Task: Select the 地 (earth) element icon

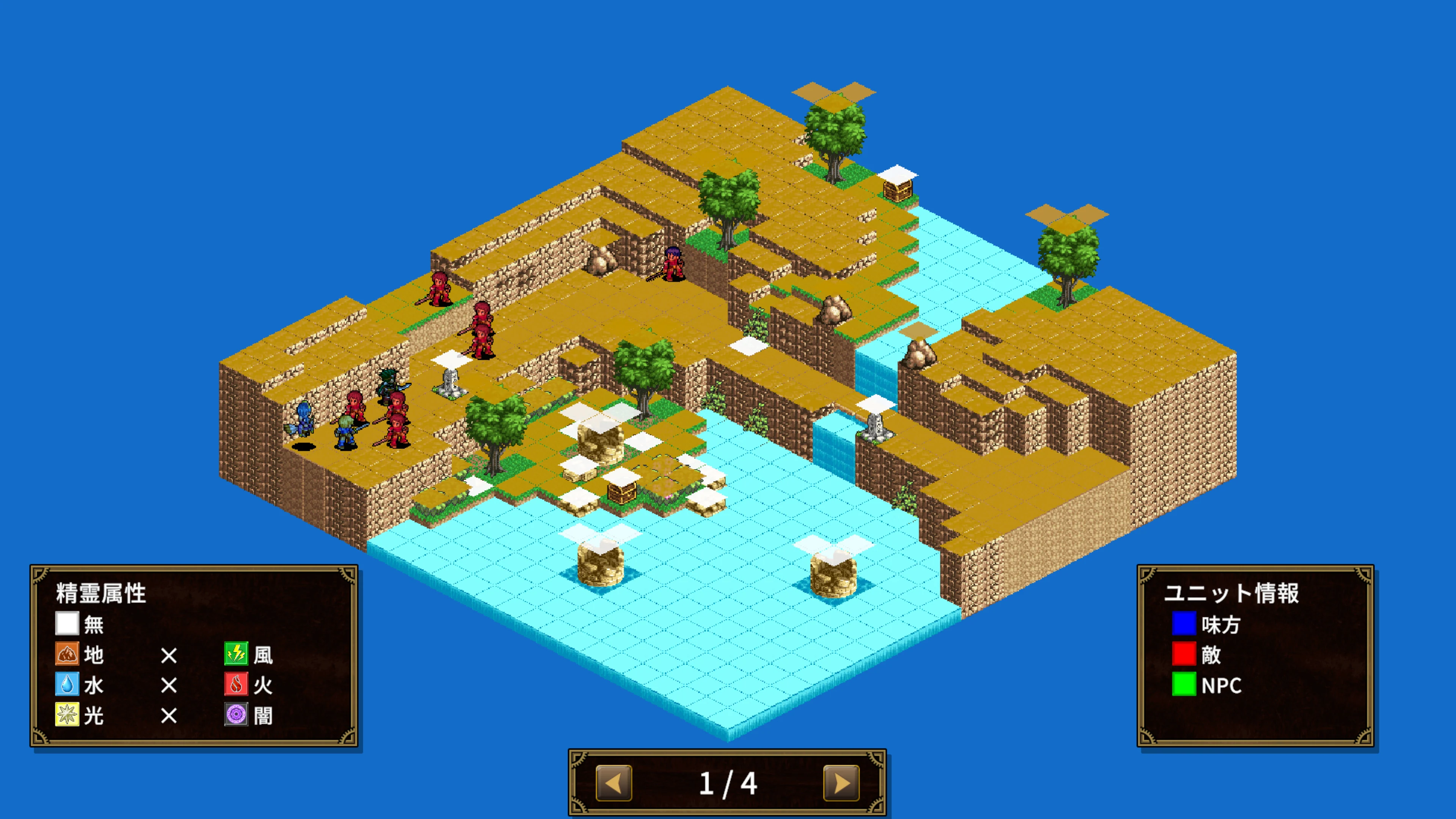Action: [68, 654]
